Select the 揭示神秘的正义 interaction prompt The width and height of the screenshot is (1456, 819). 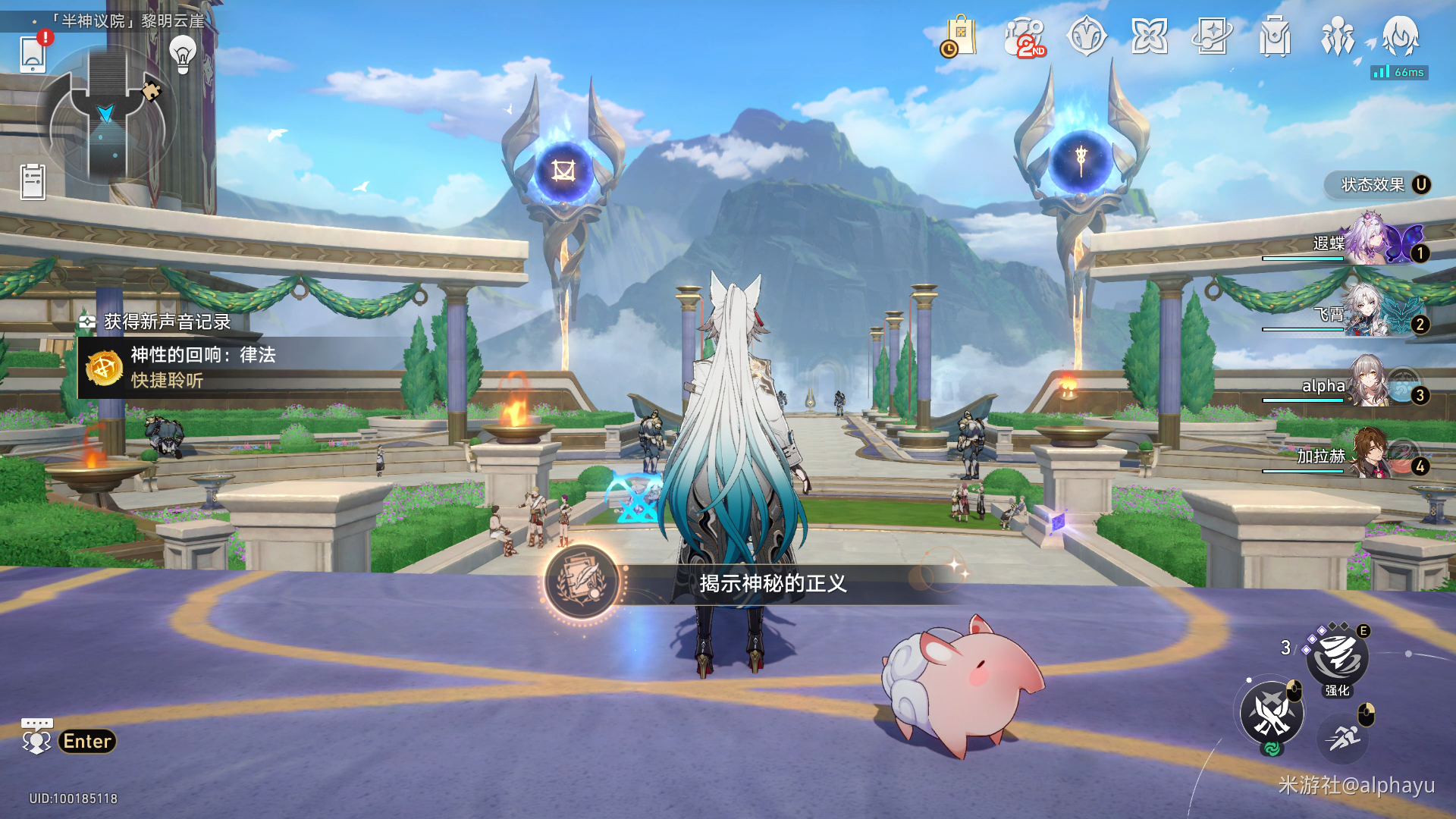tap(772, 583)
